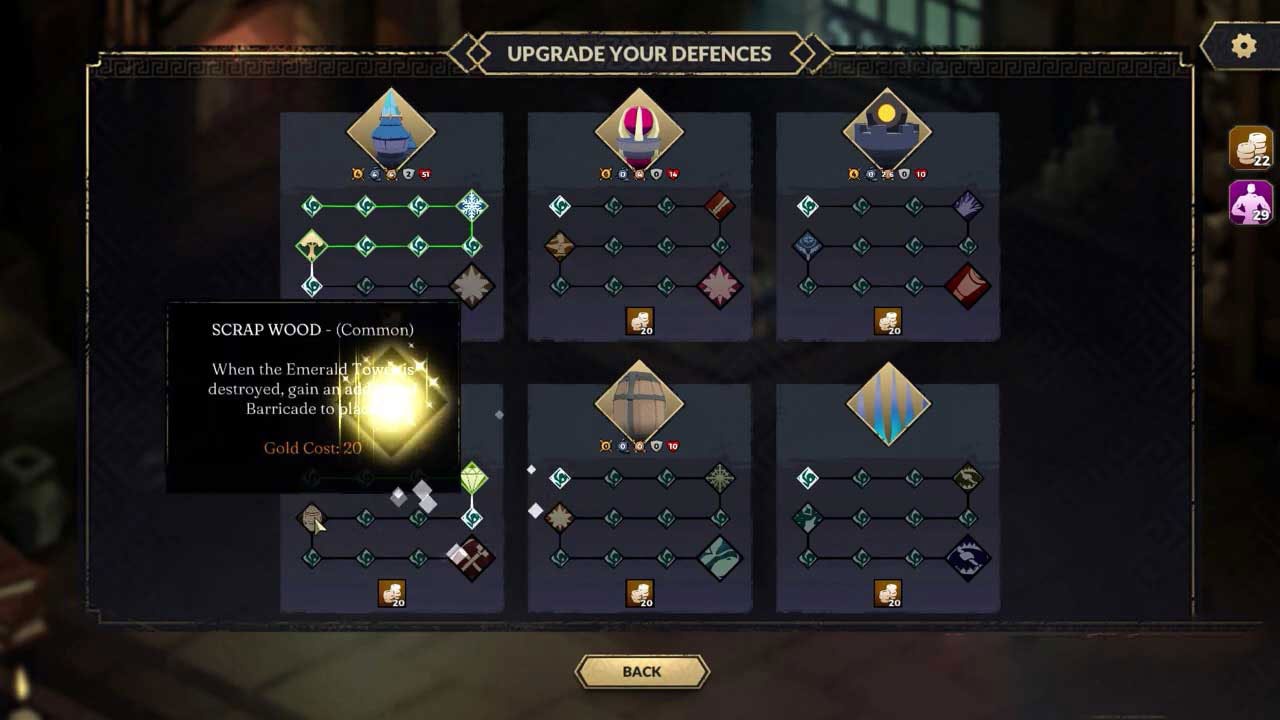Select the blue crystal tower portrait
Image resolution: width=1280 pixels, height=720 pixels.
(391, 131)
